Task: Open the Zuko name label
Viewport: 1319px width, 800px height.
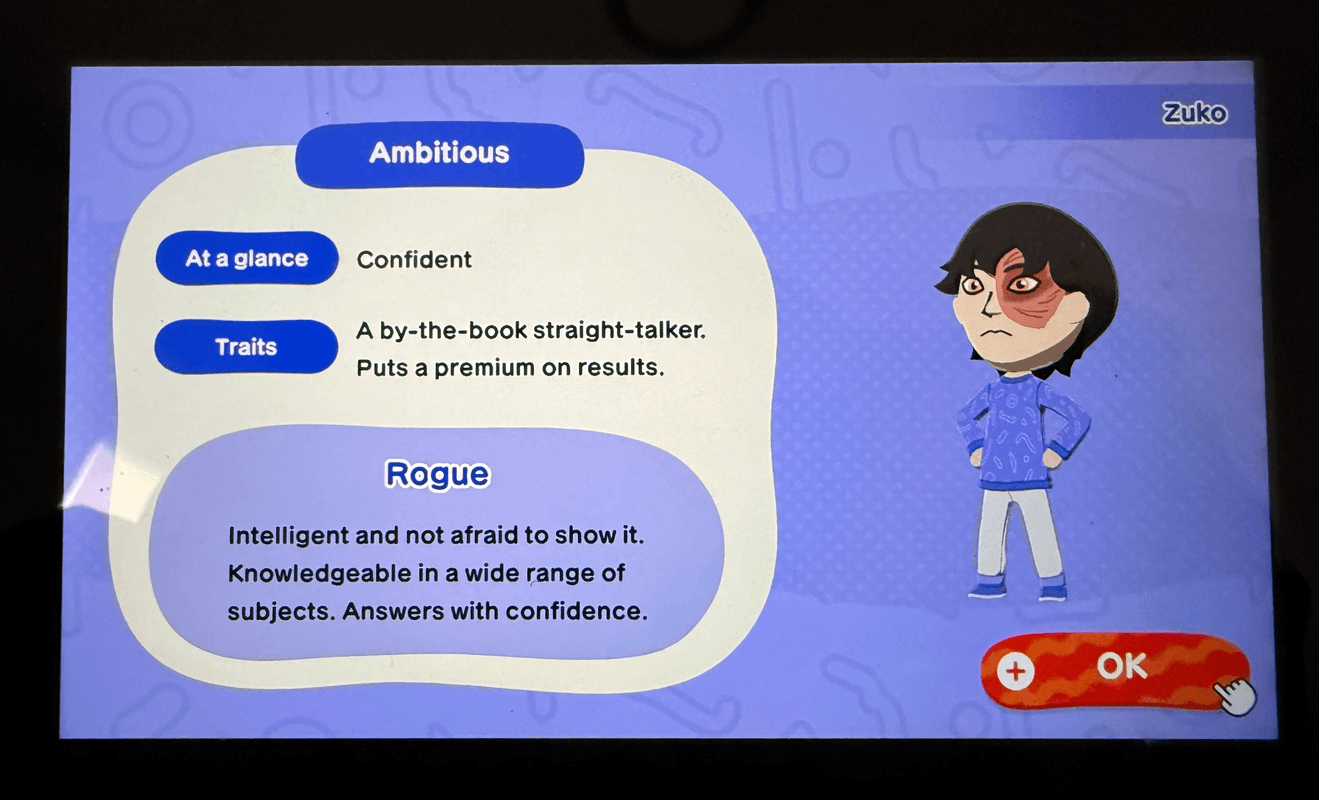Action: (x=1196, y=113)
